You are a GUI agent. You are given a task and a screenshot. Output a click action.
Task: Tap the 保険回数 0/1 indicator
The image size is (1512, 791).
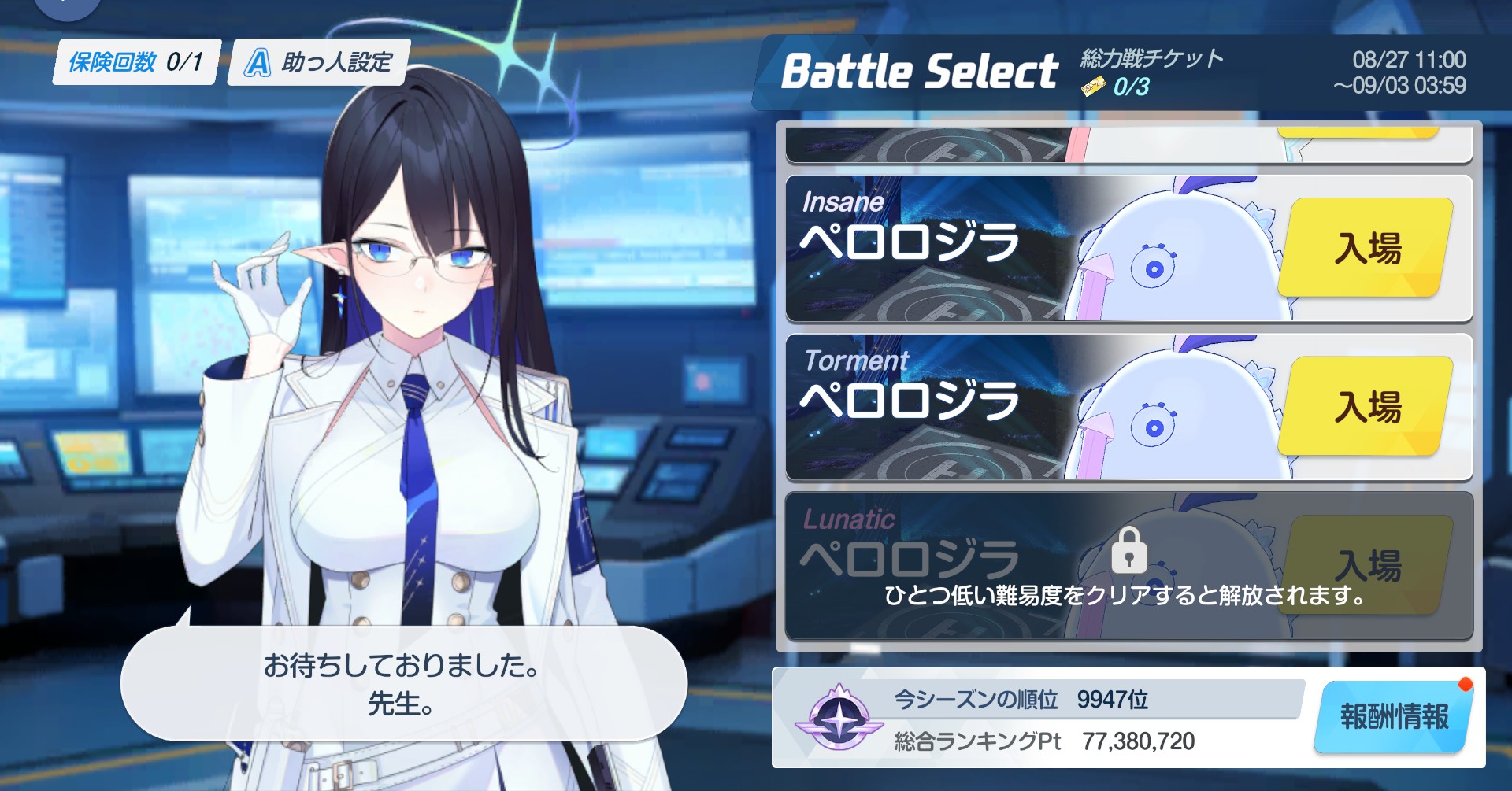(x=136, y=62)
